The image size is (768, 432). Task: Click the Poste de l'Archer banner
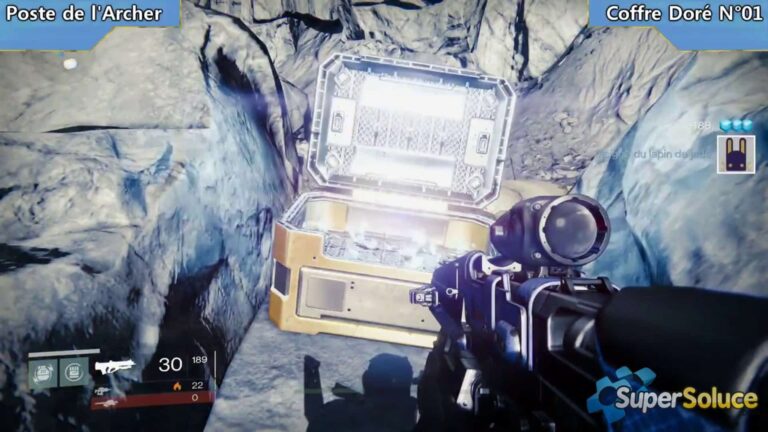(x=85, y=13)
